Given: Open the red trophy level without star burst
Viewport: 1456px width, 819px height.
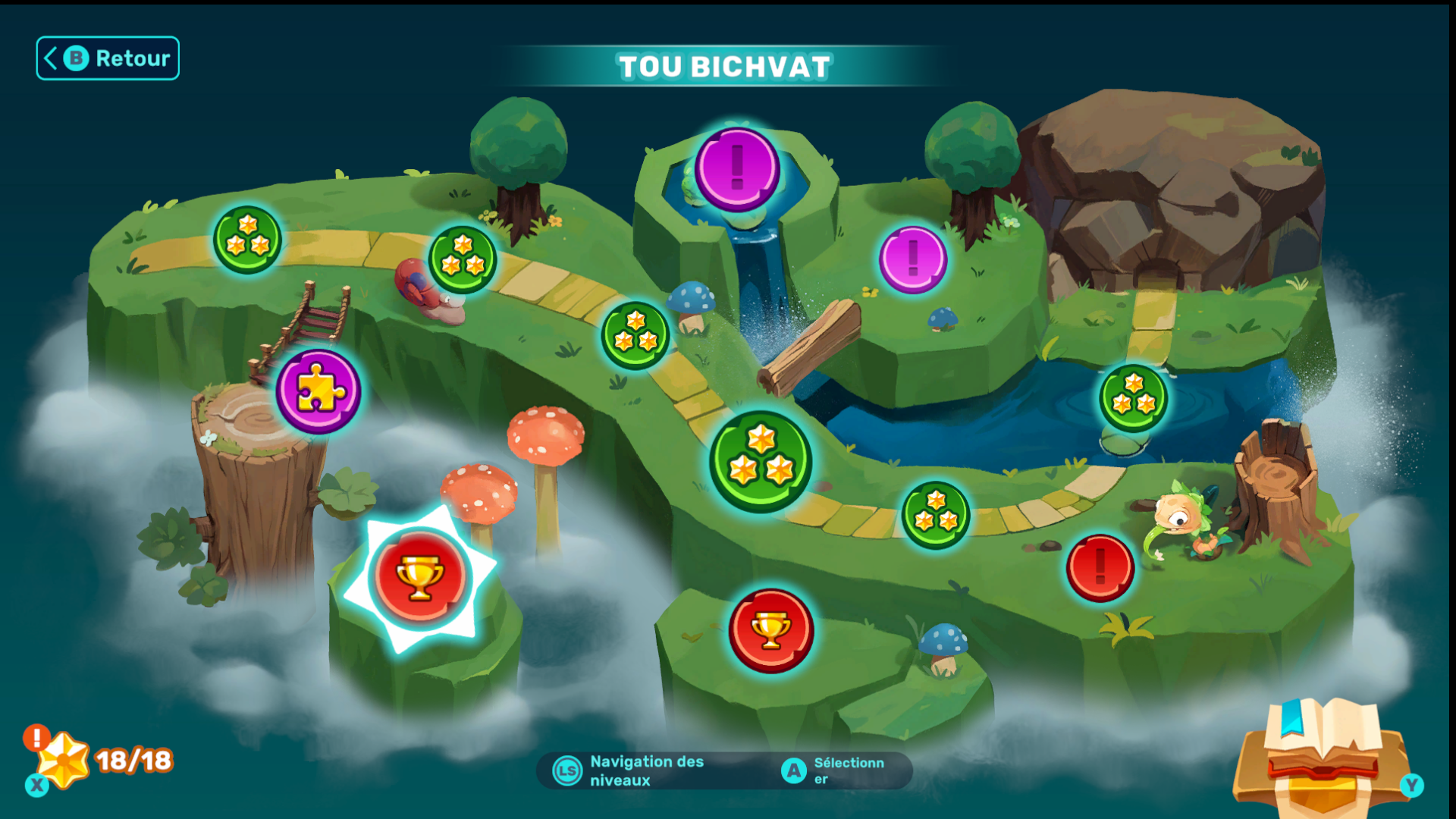Looking at the screenshot, I should (x=770, y=630).
